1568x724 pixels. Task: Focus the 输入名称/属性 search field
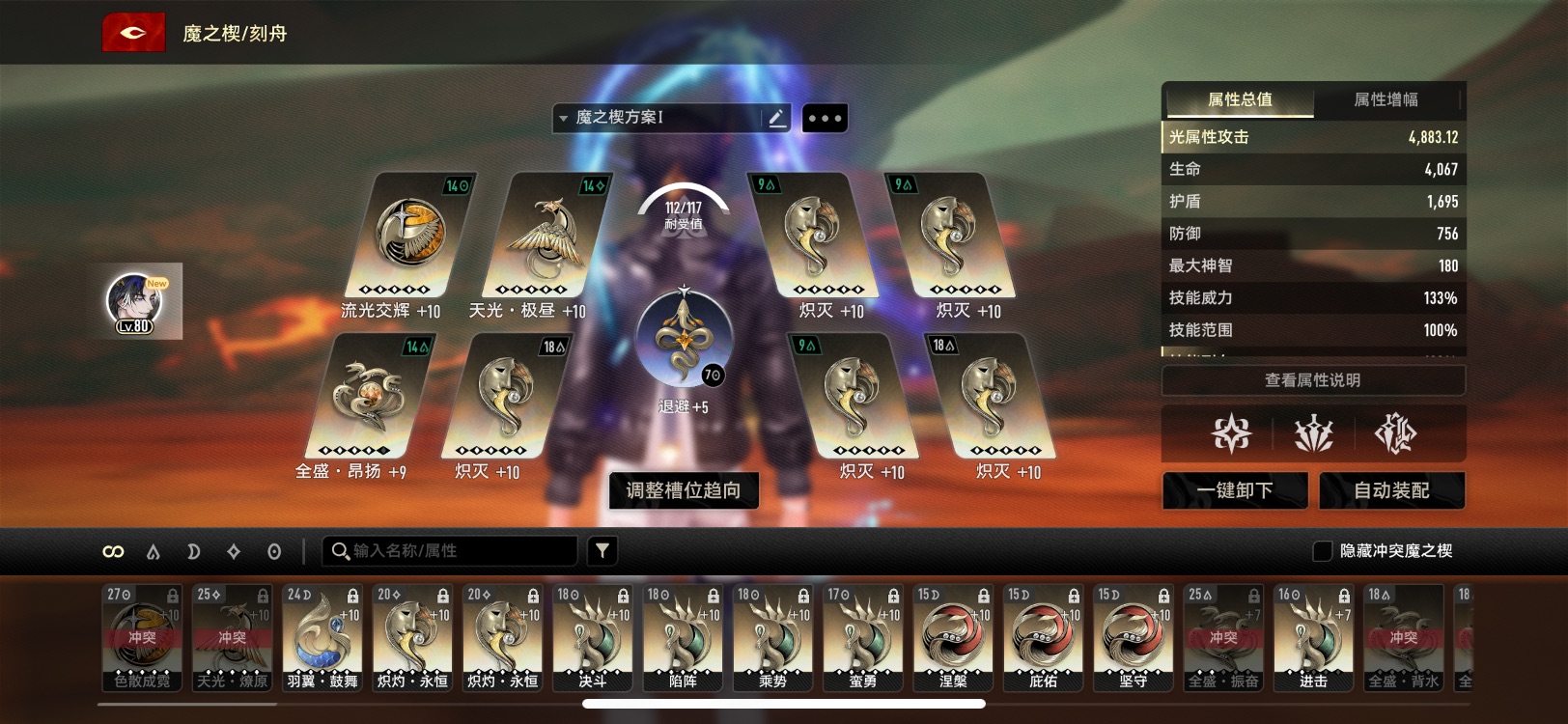tap(454, 551)
